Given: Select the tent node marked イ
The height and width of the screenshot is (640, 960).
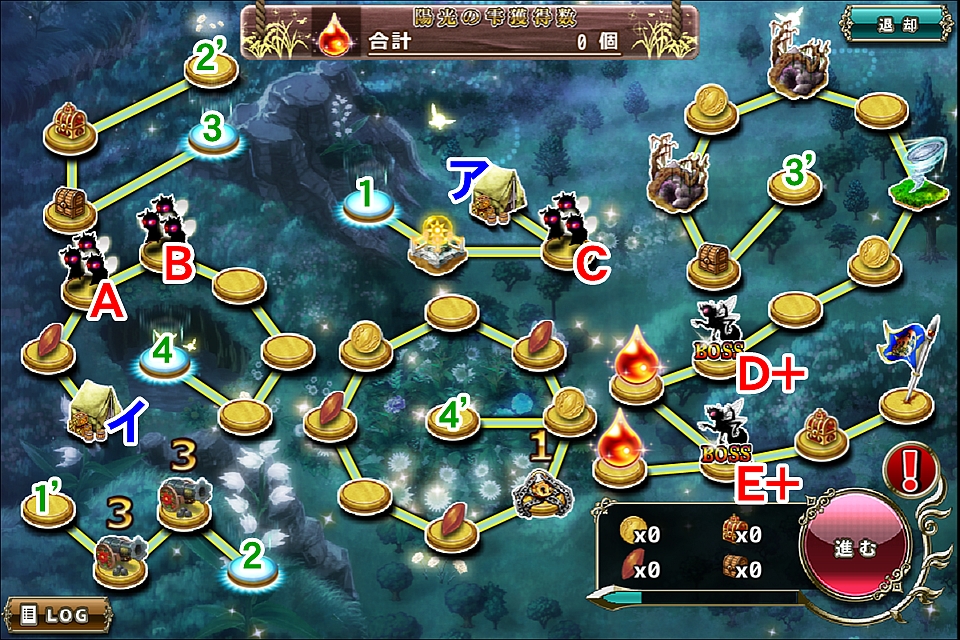Looking at the screenshot, I should pos(93,410).
